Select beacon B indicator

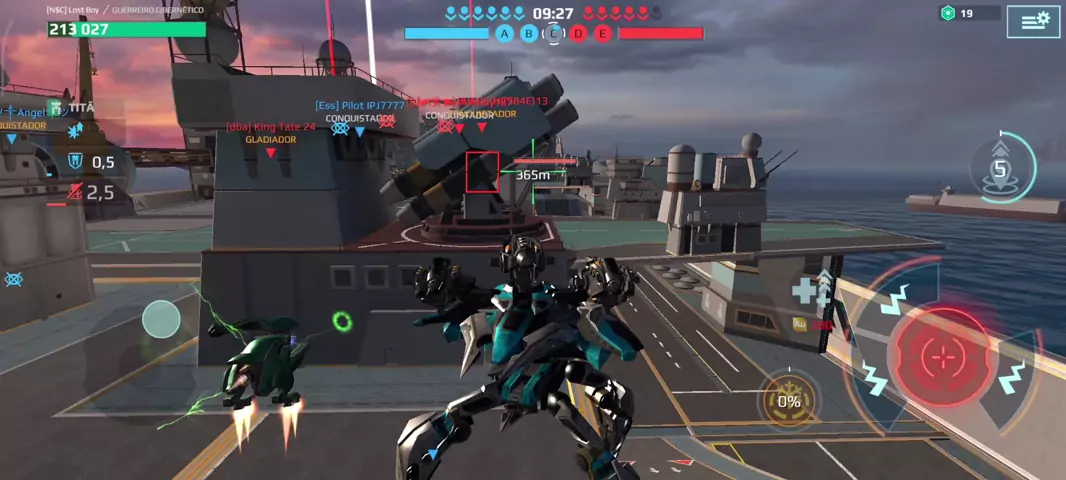(529, 34)
